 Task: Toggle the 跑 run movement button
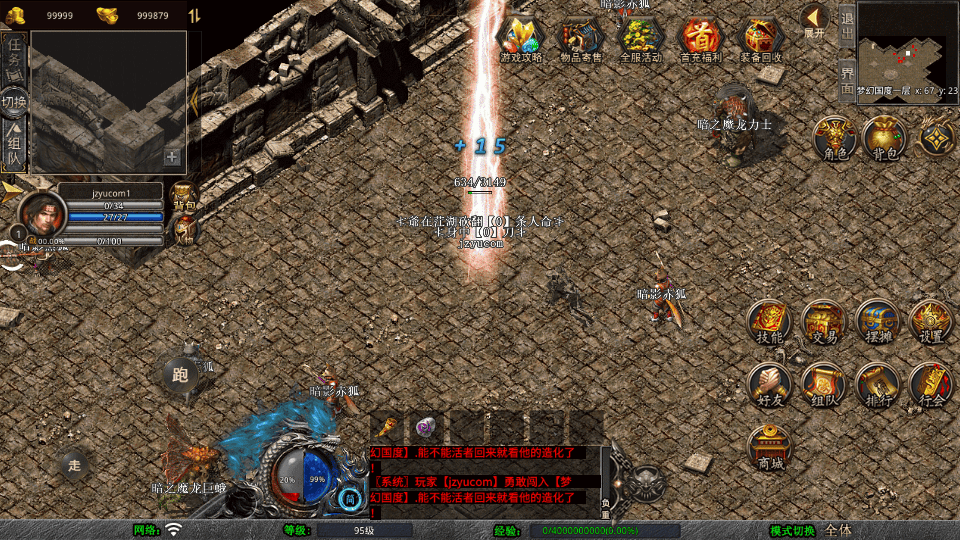click(180, 375)
